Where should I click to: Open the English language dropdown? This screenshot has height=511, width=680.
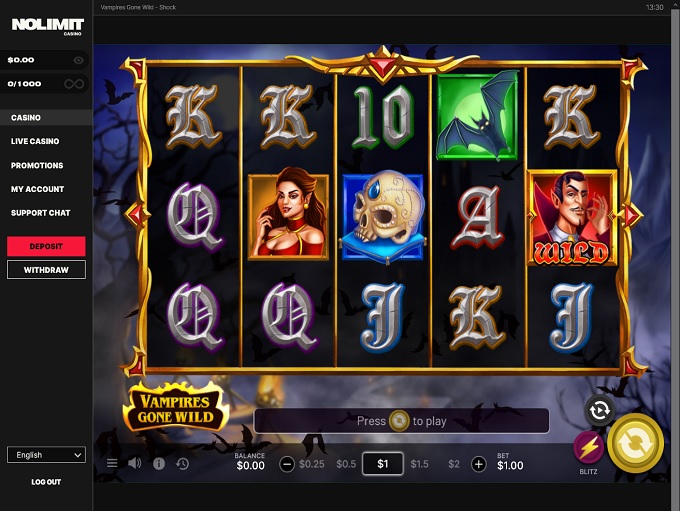coord(46,455)
